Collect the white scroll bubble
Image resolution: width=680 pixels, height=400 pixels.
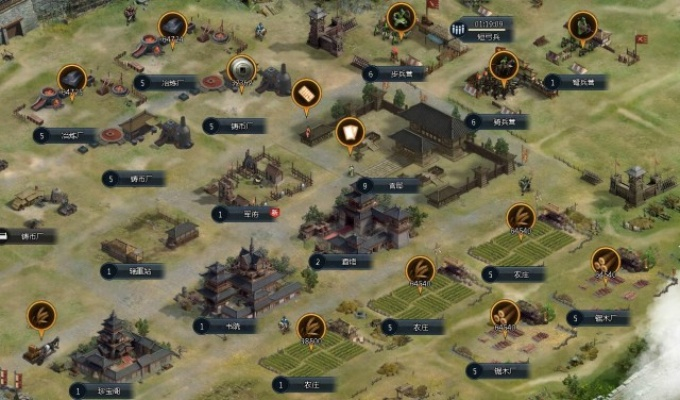click(x=349, y=132)
